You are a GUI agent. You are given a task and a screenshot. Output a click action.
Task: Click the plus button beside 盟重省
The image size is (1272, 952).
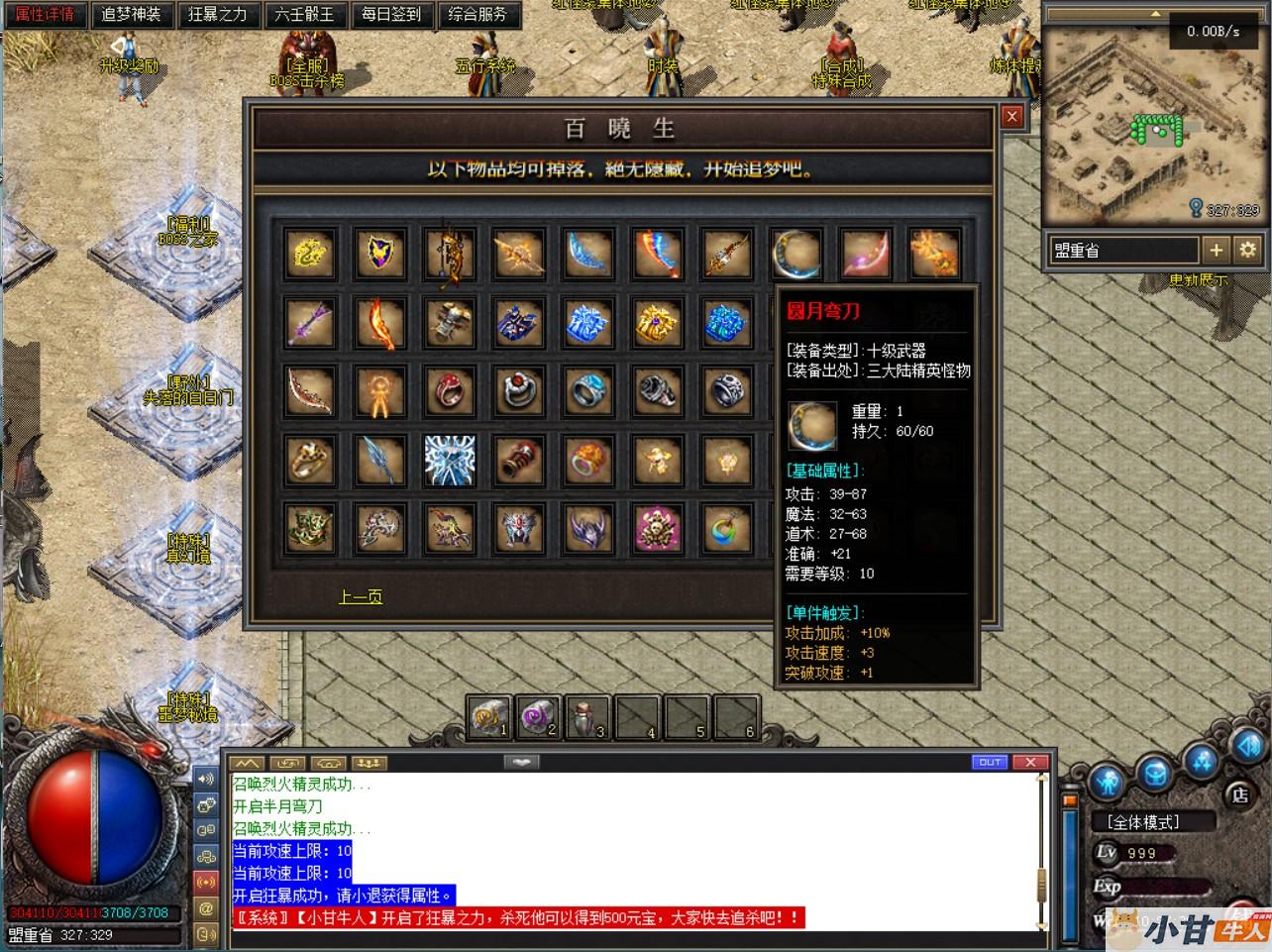pos(1217,250)
